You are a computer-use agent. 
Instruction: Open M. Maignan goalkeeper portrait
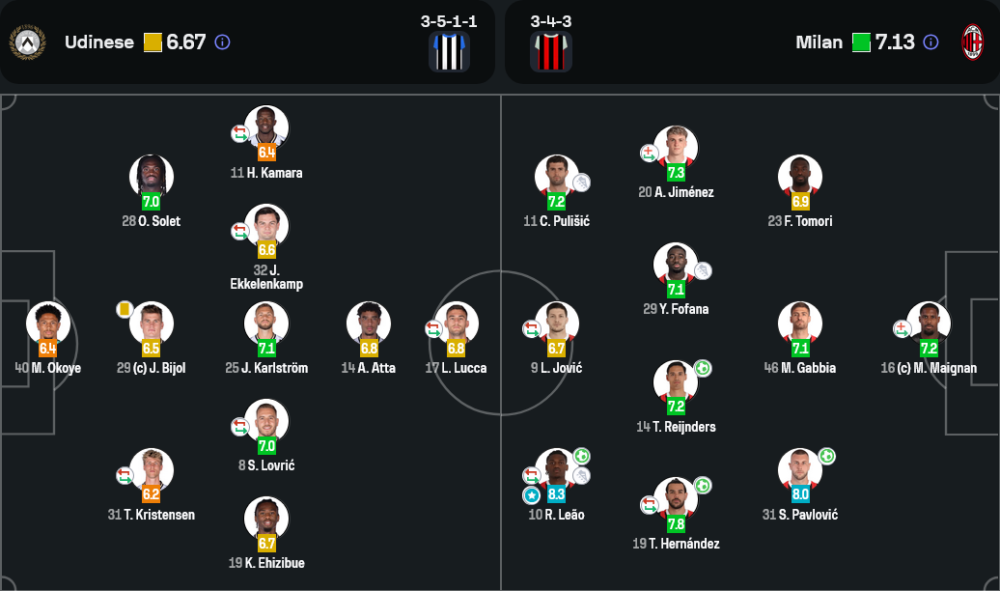point(928,322)
